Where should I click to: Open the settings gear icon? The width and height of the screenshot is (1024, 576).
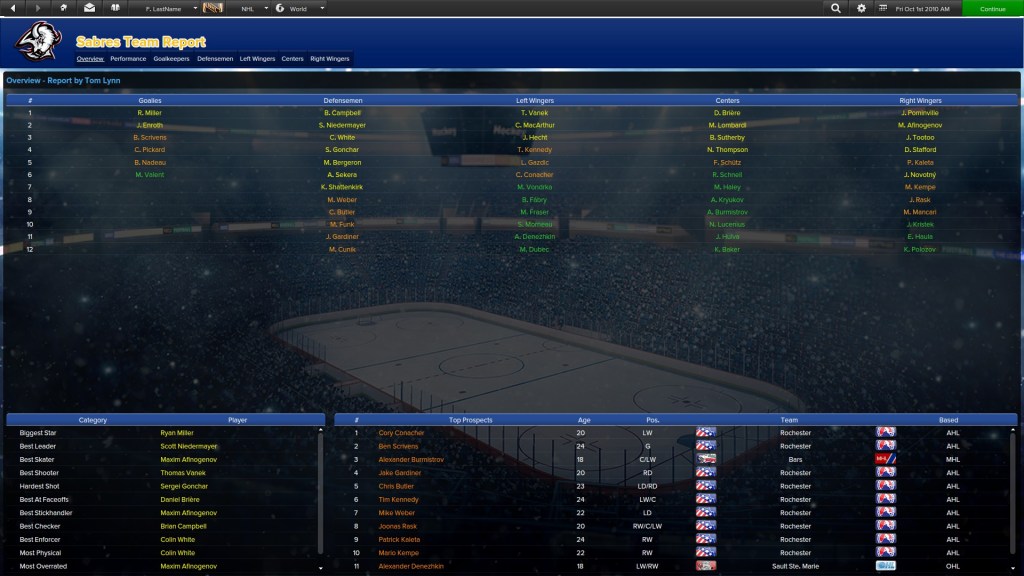[862, 8]
